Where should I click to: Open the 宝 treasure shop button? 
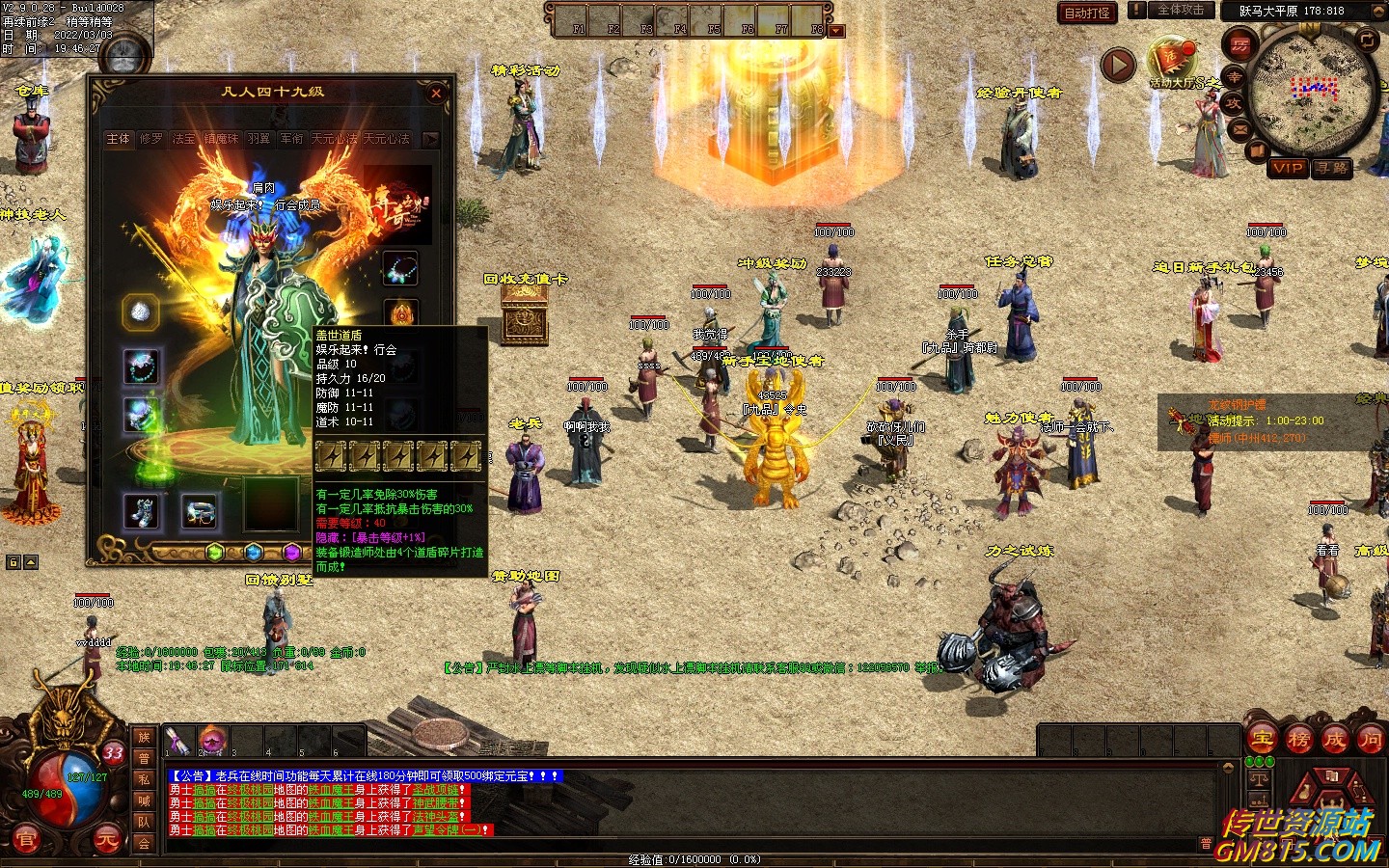tap(1262, 740)
